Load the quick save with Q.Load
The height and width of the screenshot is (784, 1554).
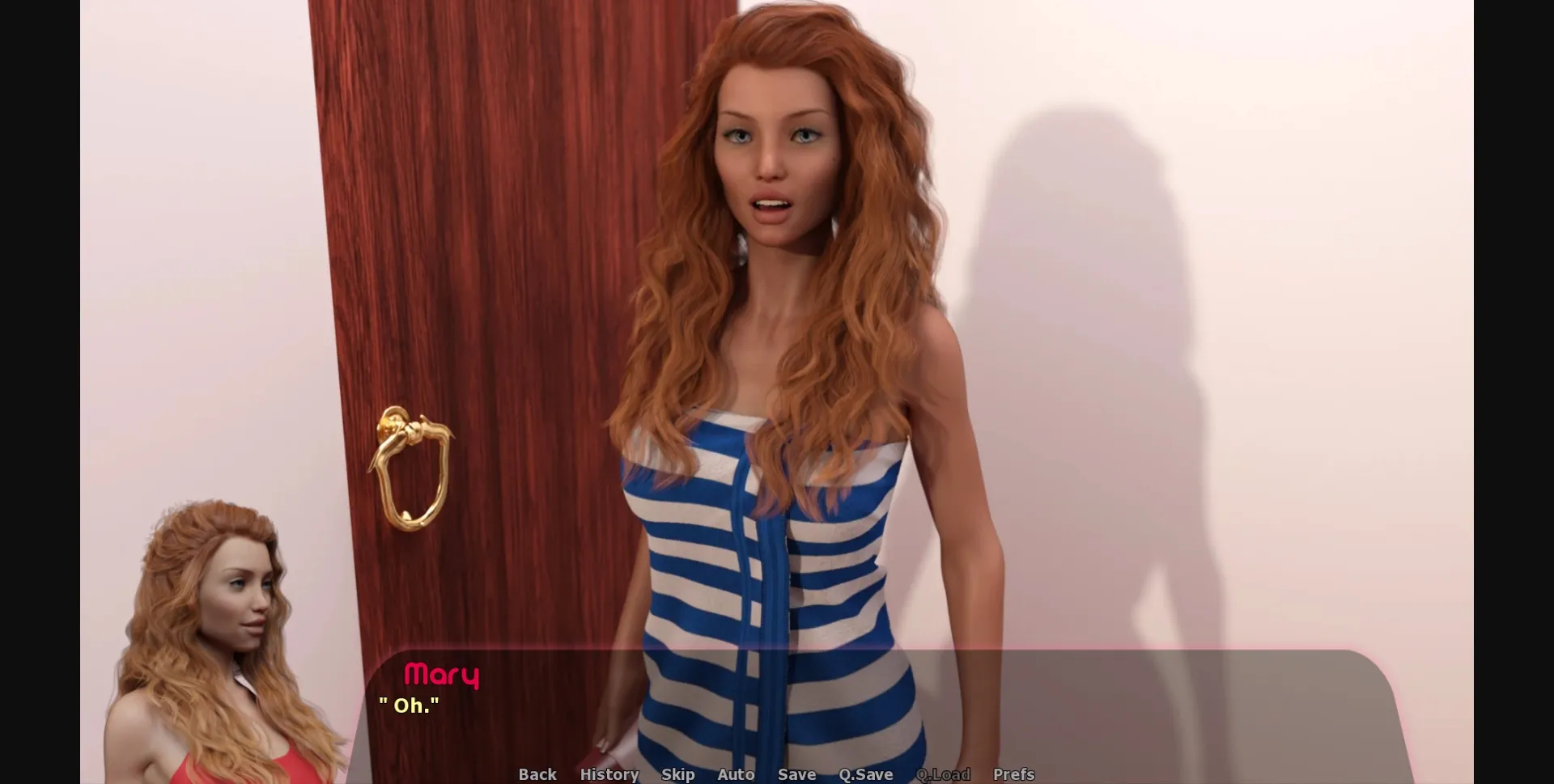click(x=943, y=774)
